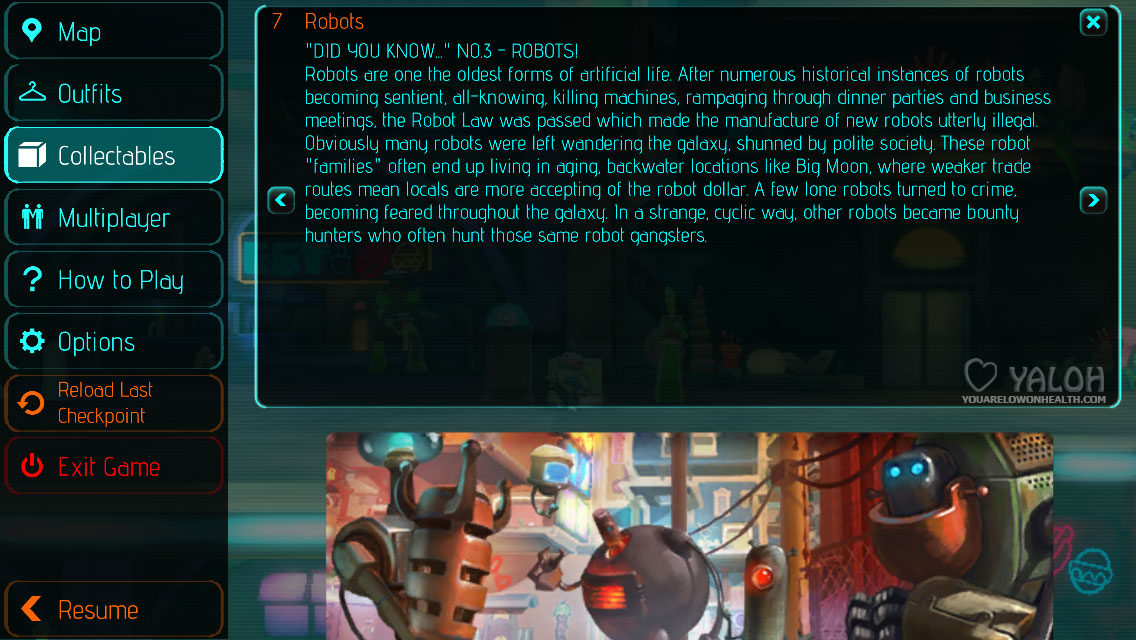This screenshot has height=640, width=1136.
Task: Go to the previous collectable entry
Action: pyautogui.click(x=281, y=201)
